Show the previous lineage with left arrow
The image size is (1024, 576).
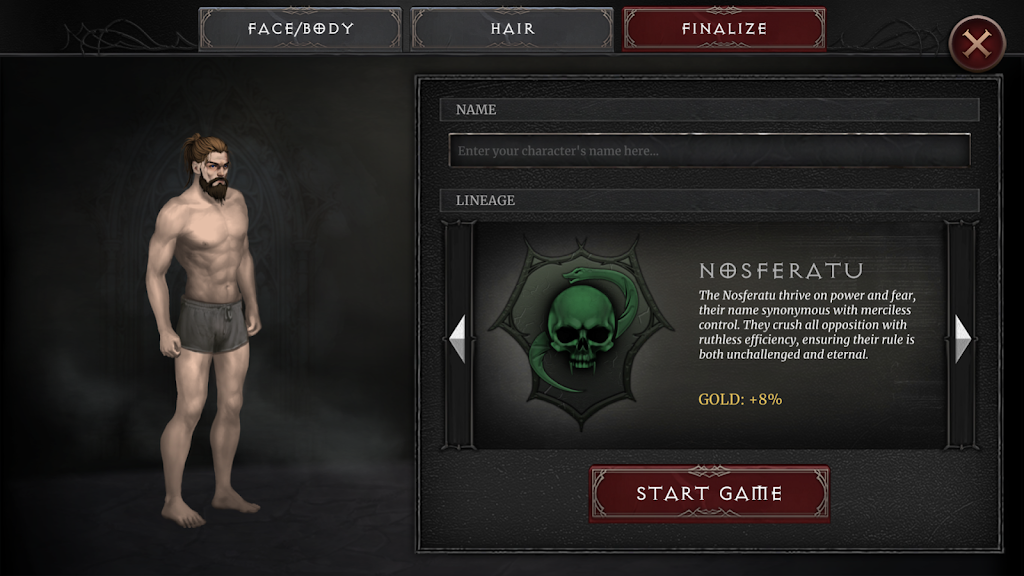[458, 338]
